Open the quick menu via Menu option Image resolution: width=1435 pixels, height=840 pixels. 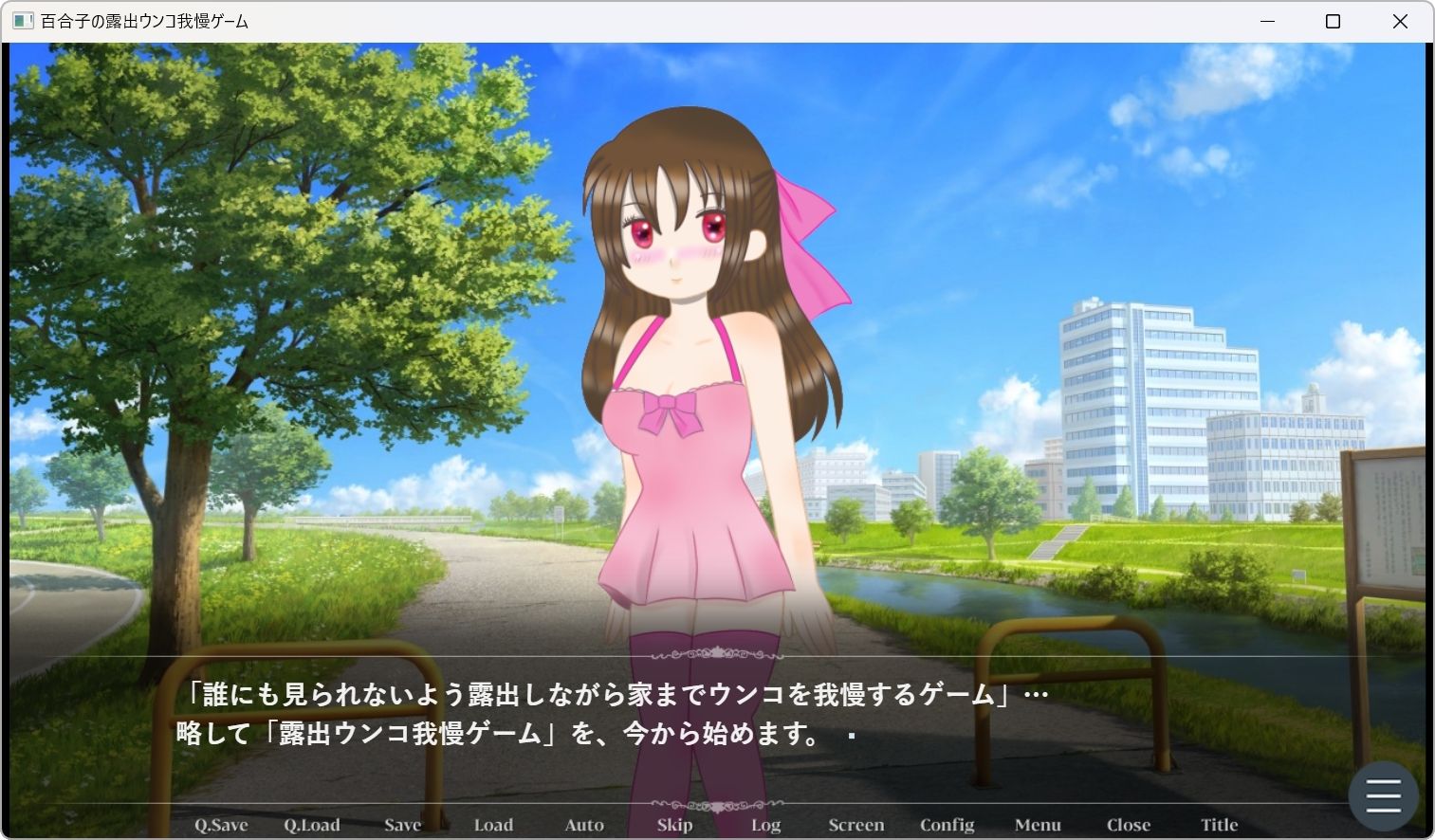tap(1038, 824)
